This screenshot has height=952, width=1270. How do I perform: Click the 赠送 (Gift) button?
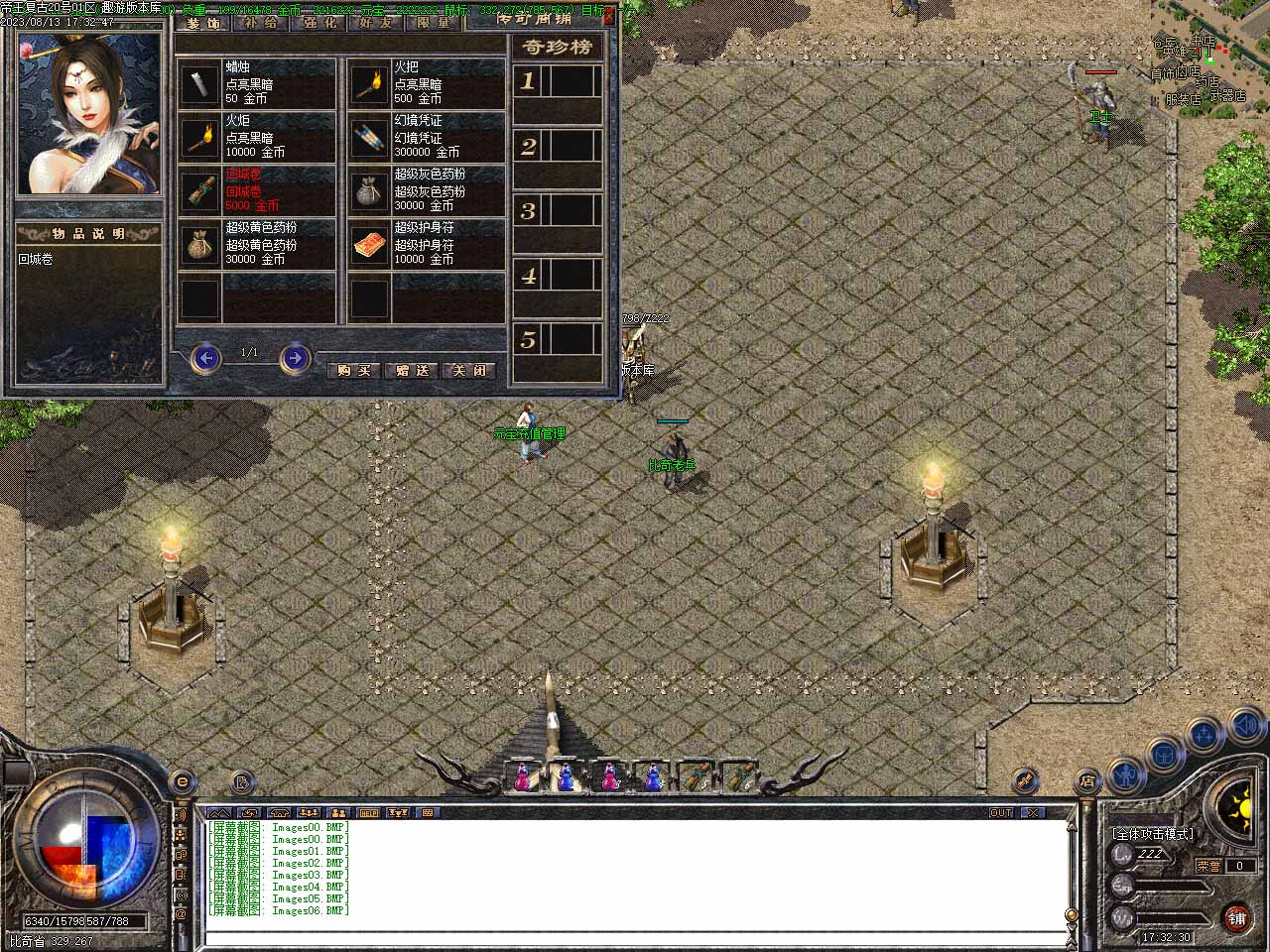pyautogui.click(x=412, y=370)
